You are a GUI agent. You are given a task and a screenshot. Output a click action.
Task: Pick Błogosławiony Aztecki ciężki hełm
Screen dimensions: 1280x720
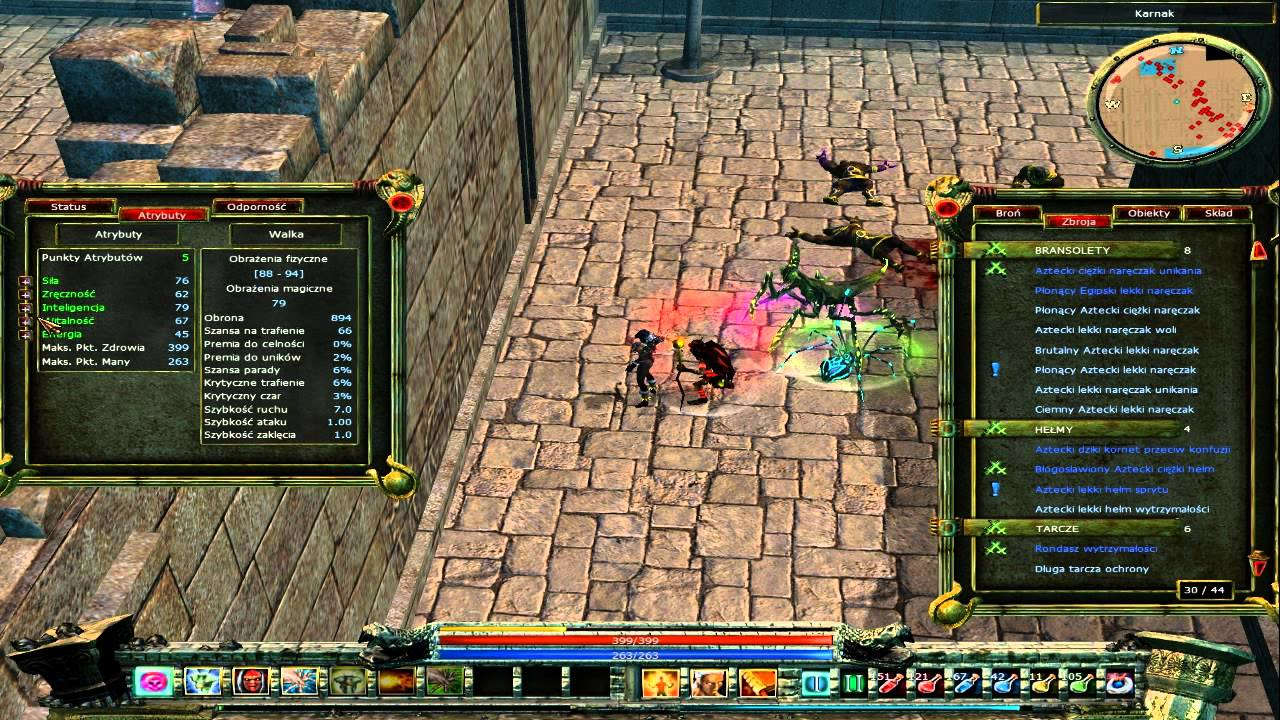pos(1124,469)
